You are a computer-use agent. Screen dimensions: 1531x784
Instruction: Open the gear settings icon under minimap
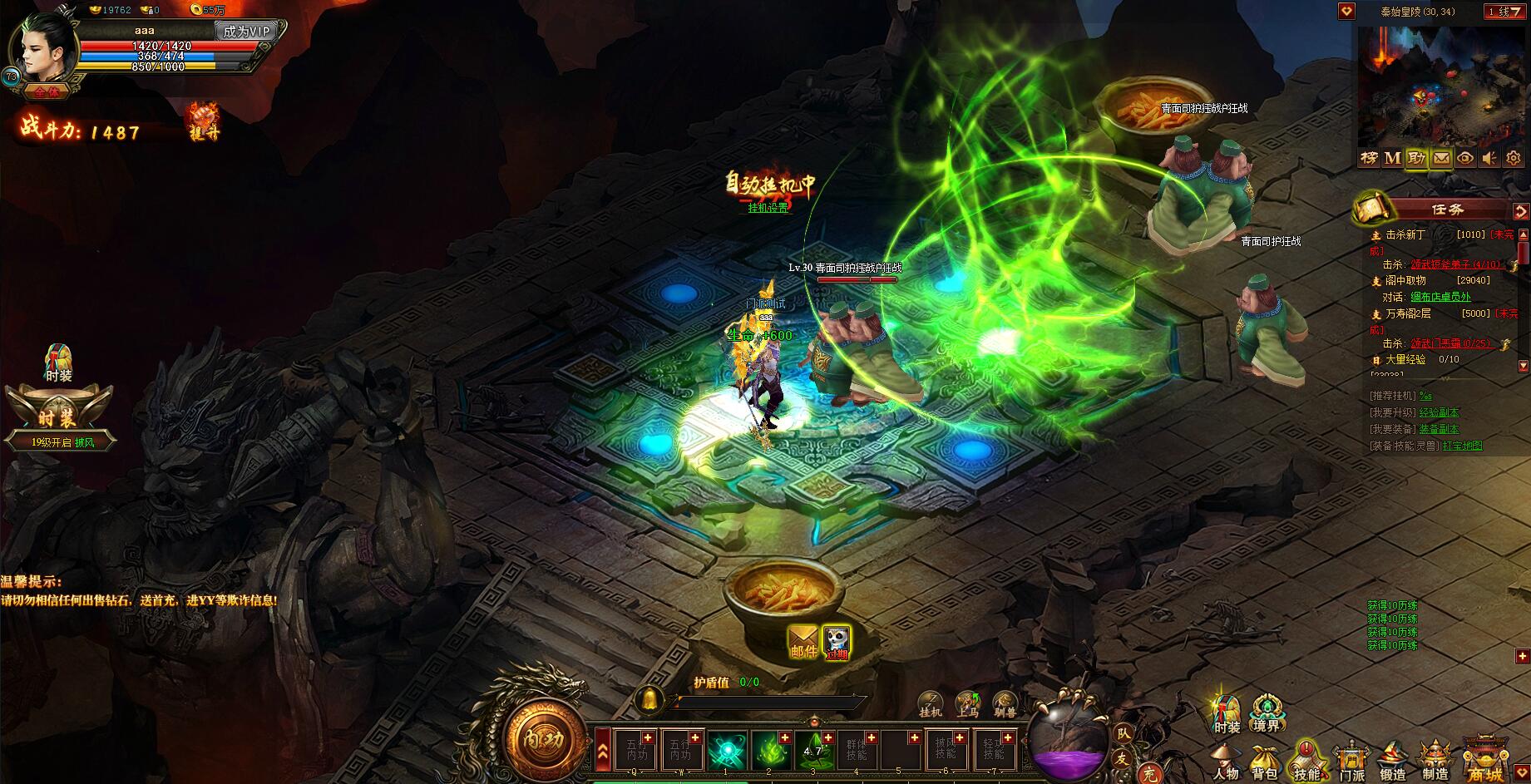(x=1514, y=158)
